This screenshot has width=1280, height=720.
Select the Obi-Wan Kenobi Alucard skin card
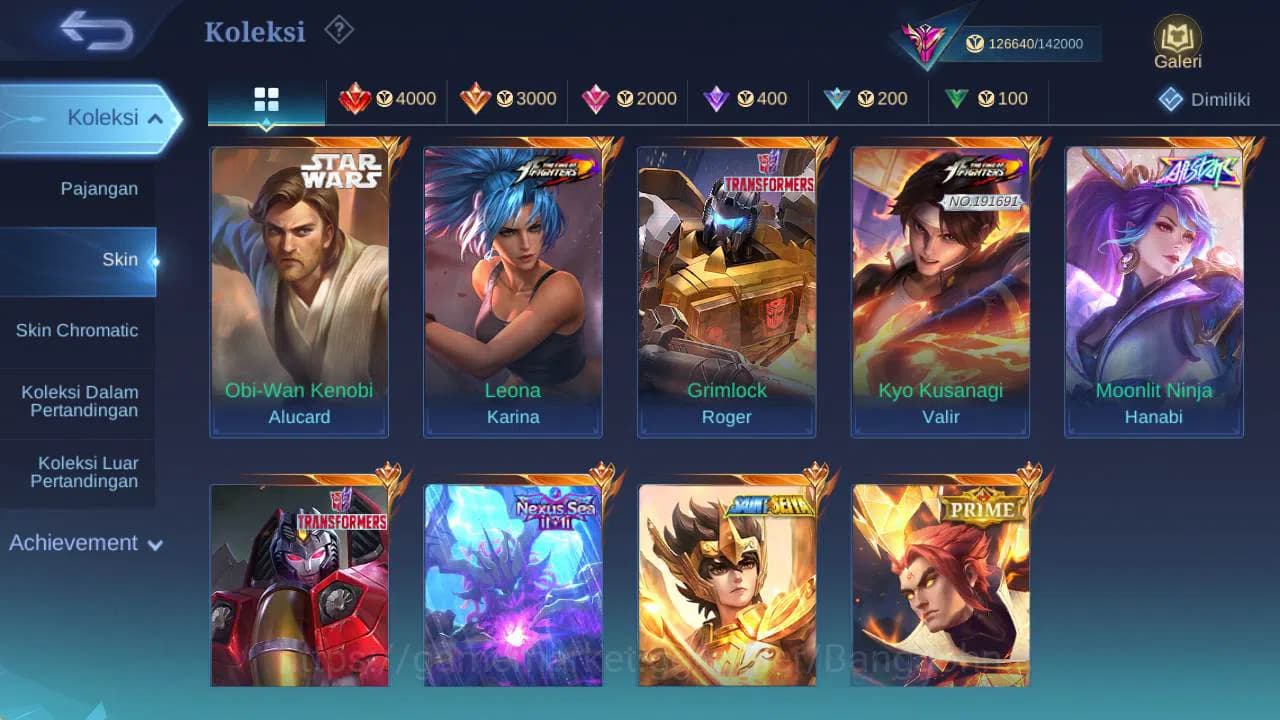point(299,291)
